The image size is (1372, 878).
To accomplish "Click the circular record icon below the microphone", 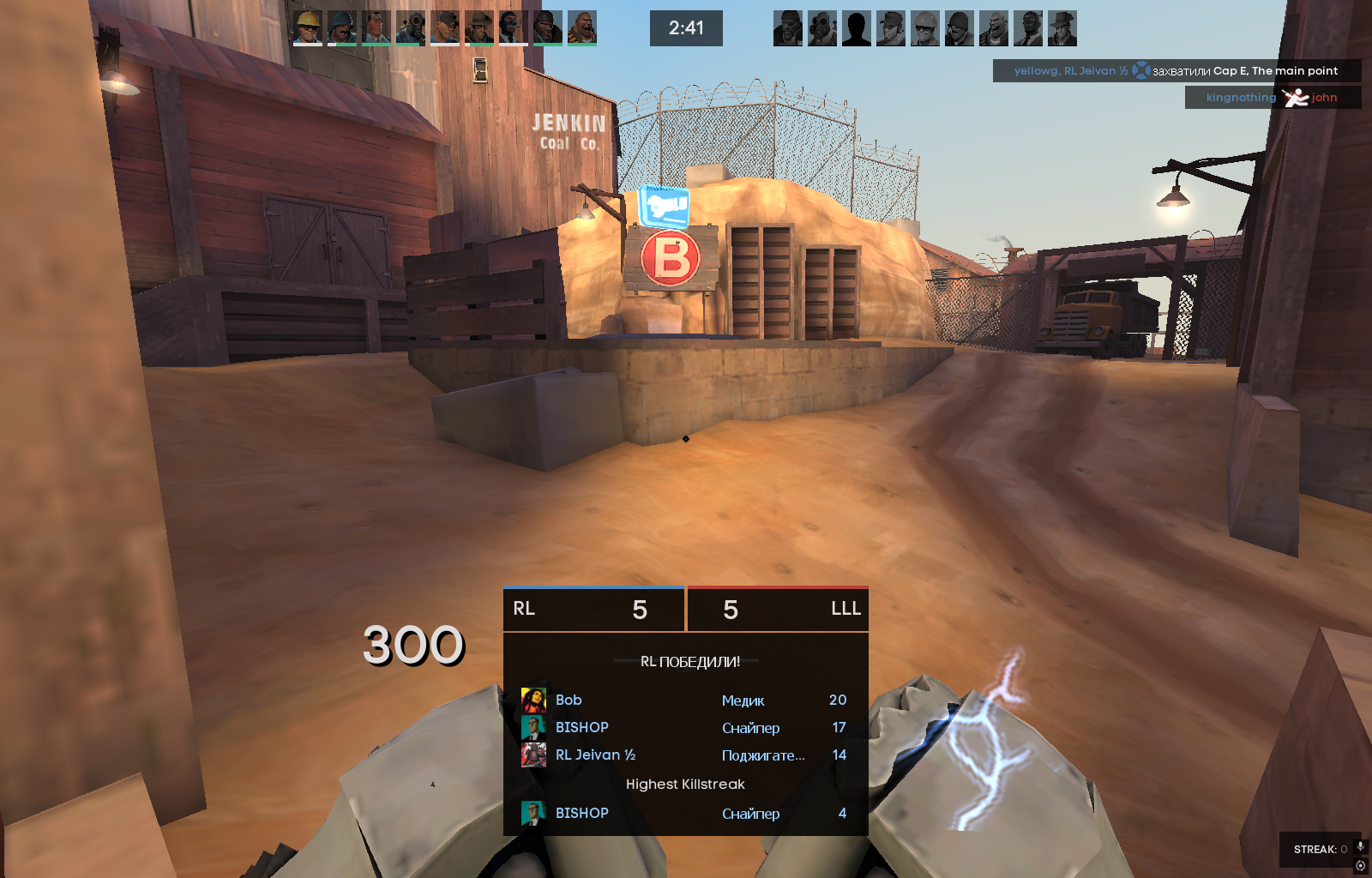I will [1360, 866].
